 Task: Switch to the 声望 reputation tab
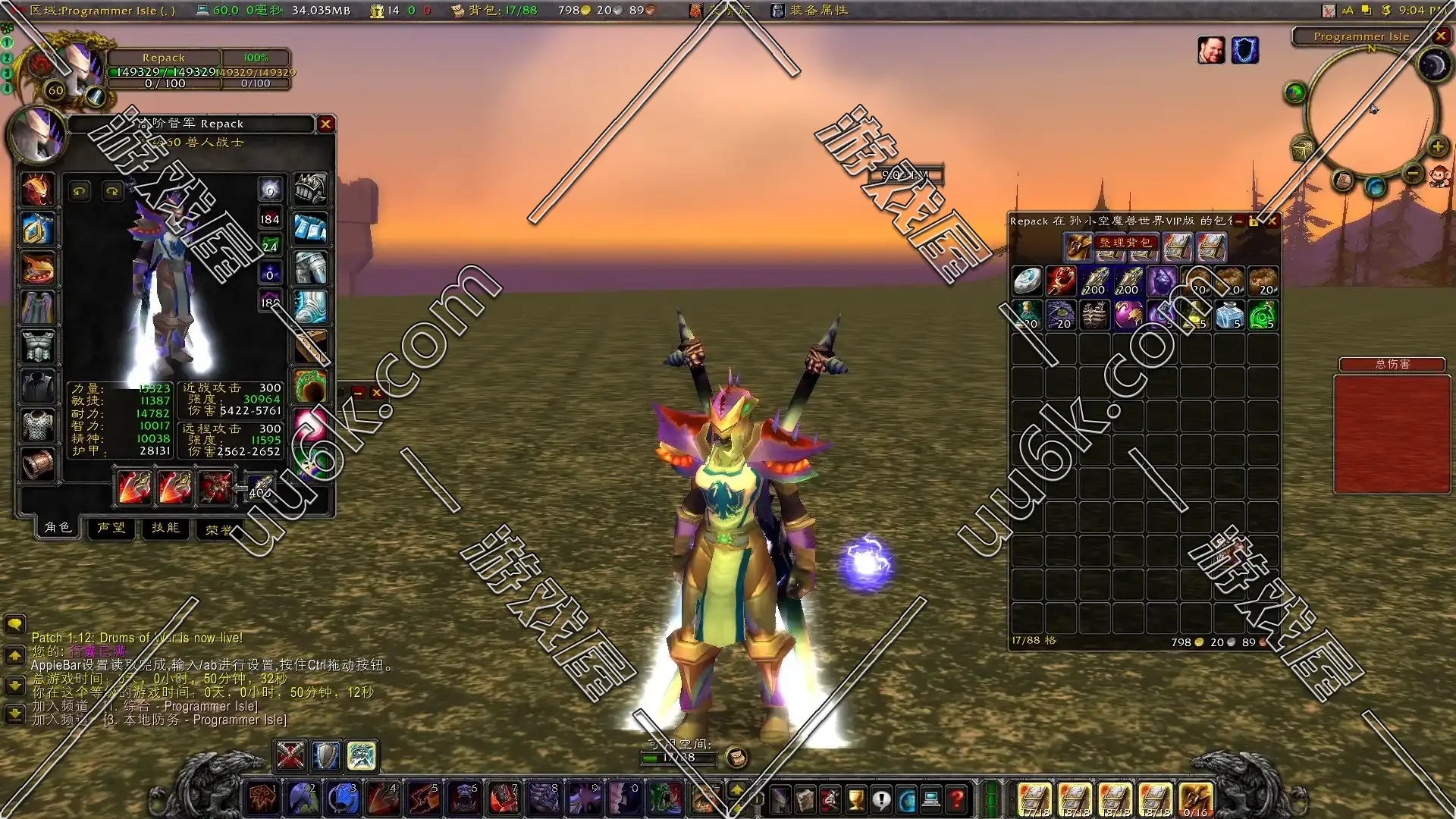(111, 528)
